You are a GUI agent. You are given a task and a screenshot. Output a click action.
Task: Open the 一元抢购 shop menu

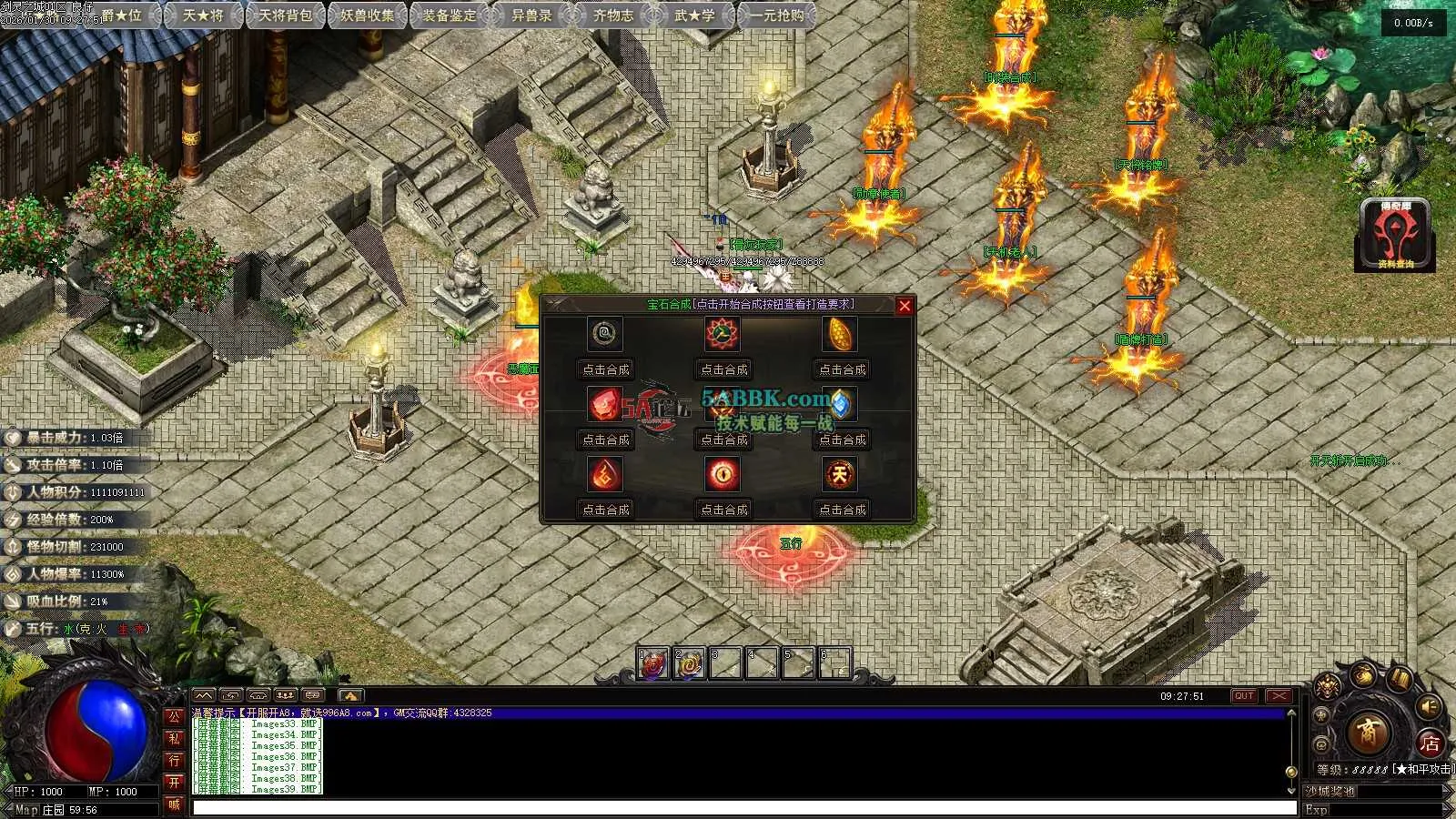tap(777, 15)
